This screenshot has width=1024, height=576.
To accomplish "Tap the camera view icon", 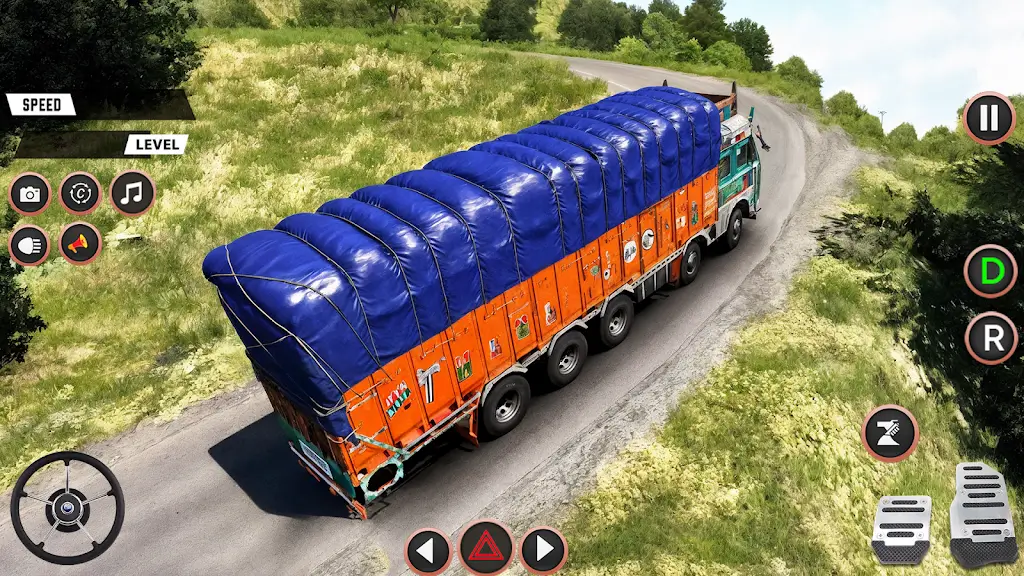I will click(30, 194).
